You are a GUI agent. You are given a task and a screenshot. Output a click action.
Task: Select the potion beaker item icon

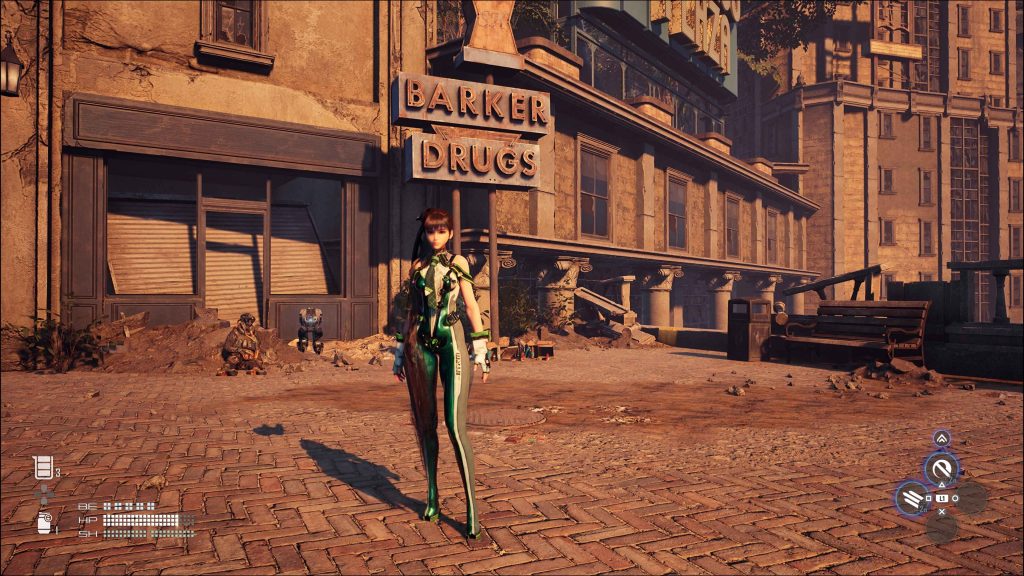click(42, 467)
